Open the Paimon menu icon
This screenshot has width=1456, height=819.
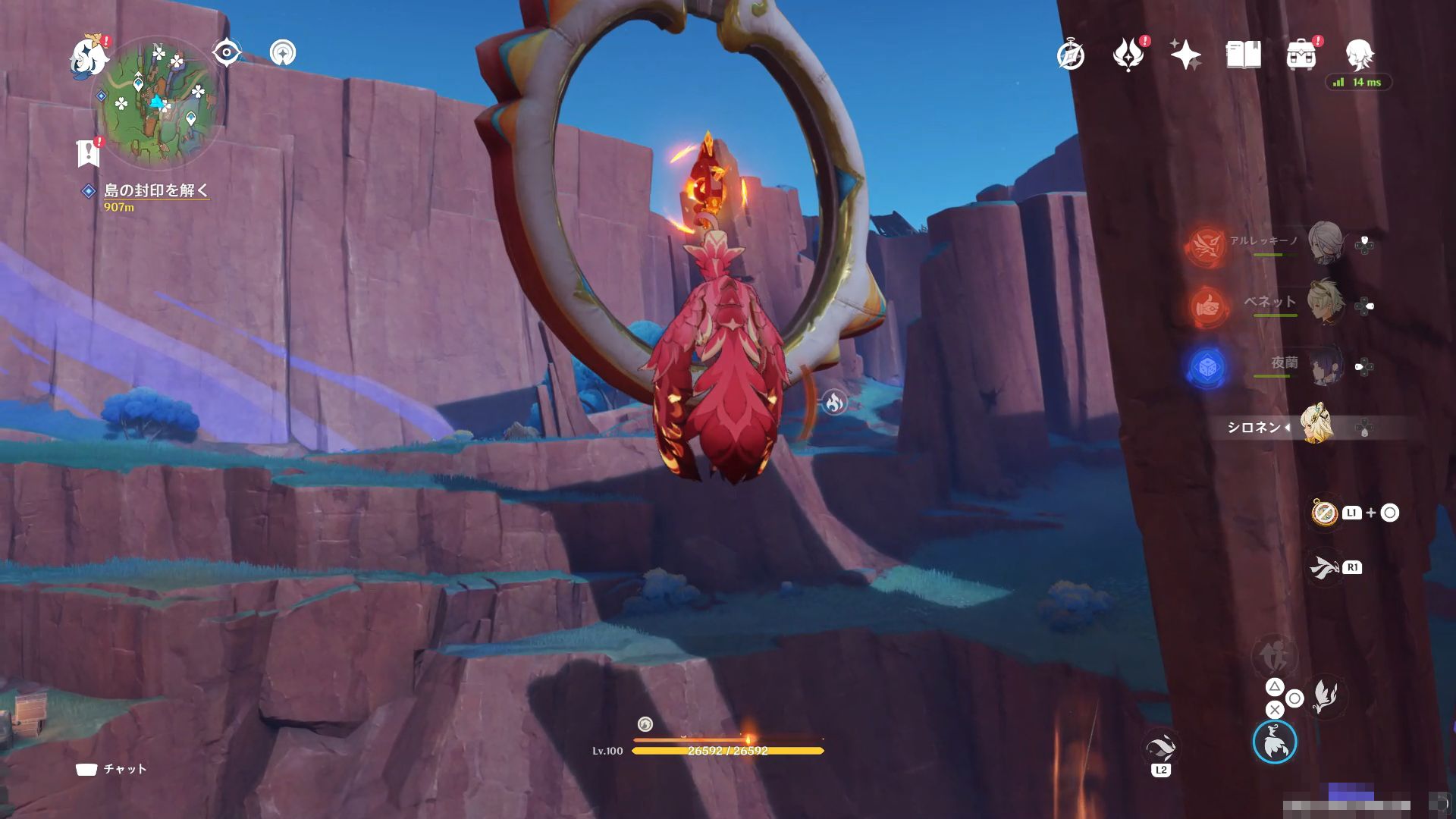(88, 55)
